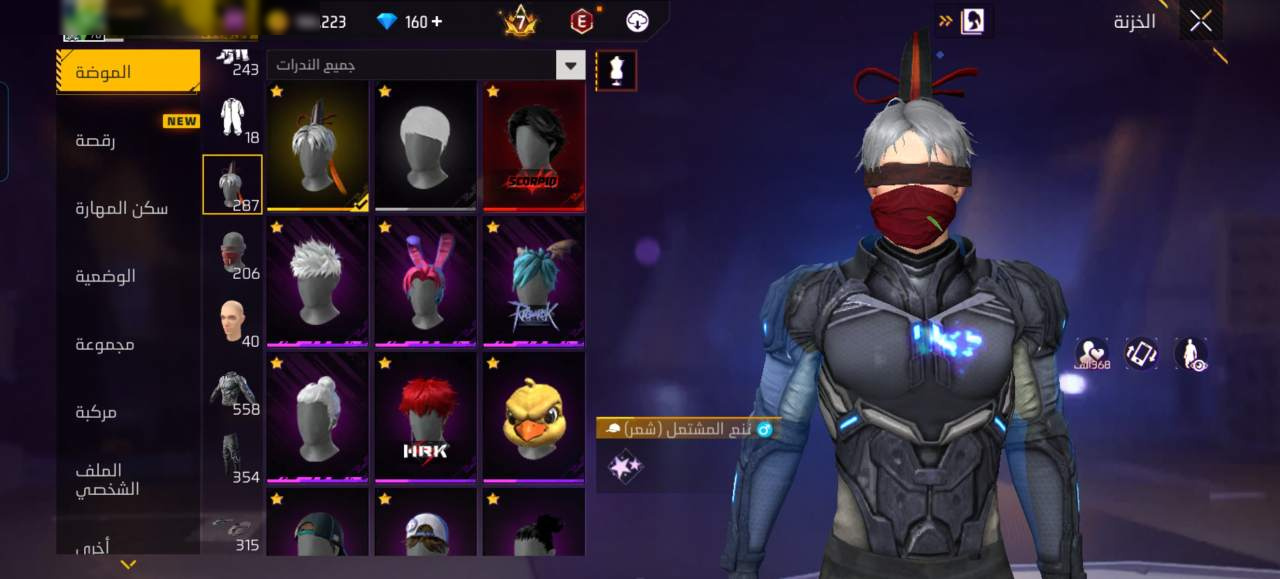Image resolution: width=1280 pixels, height=579 pixels.
Task: Switch to the الملف الشخصي profile category
Action: coord(108,480)
